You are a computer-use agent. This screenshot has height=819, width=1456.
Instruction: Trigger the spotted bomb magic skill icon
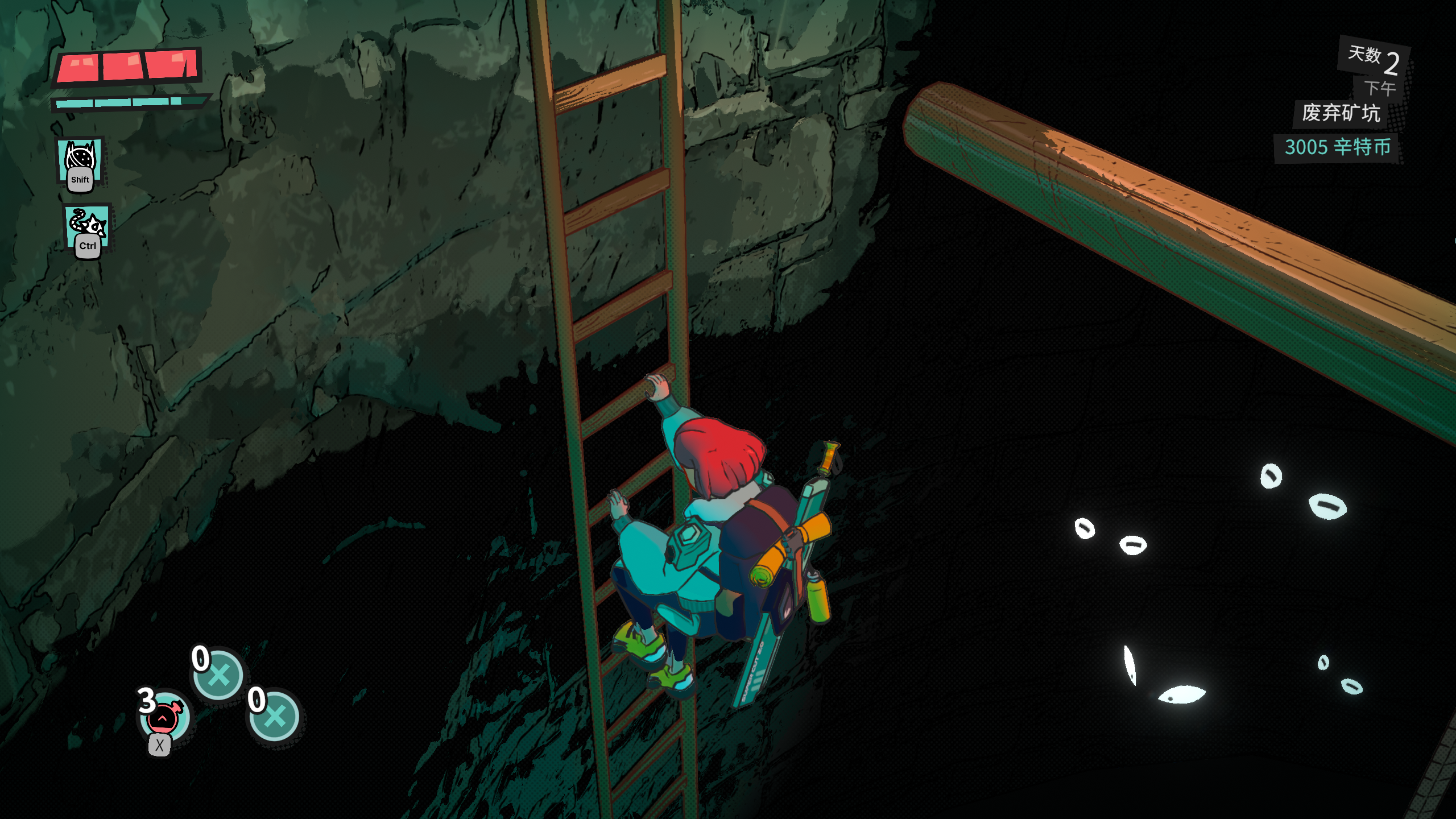80,160
